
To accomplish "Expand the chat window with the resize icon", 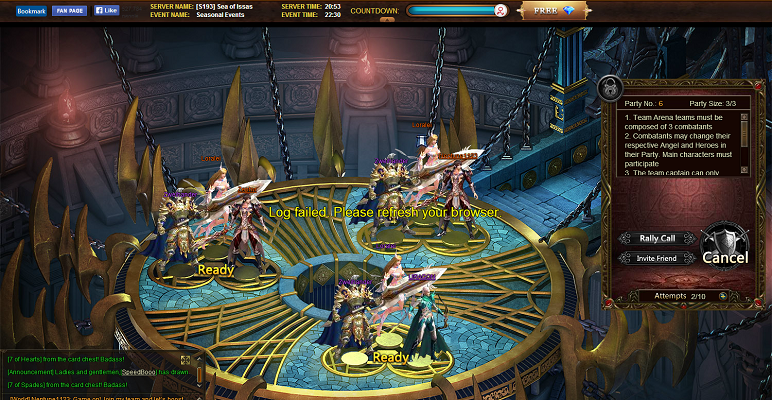I will tap(185, 359).
